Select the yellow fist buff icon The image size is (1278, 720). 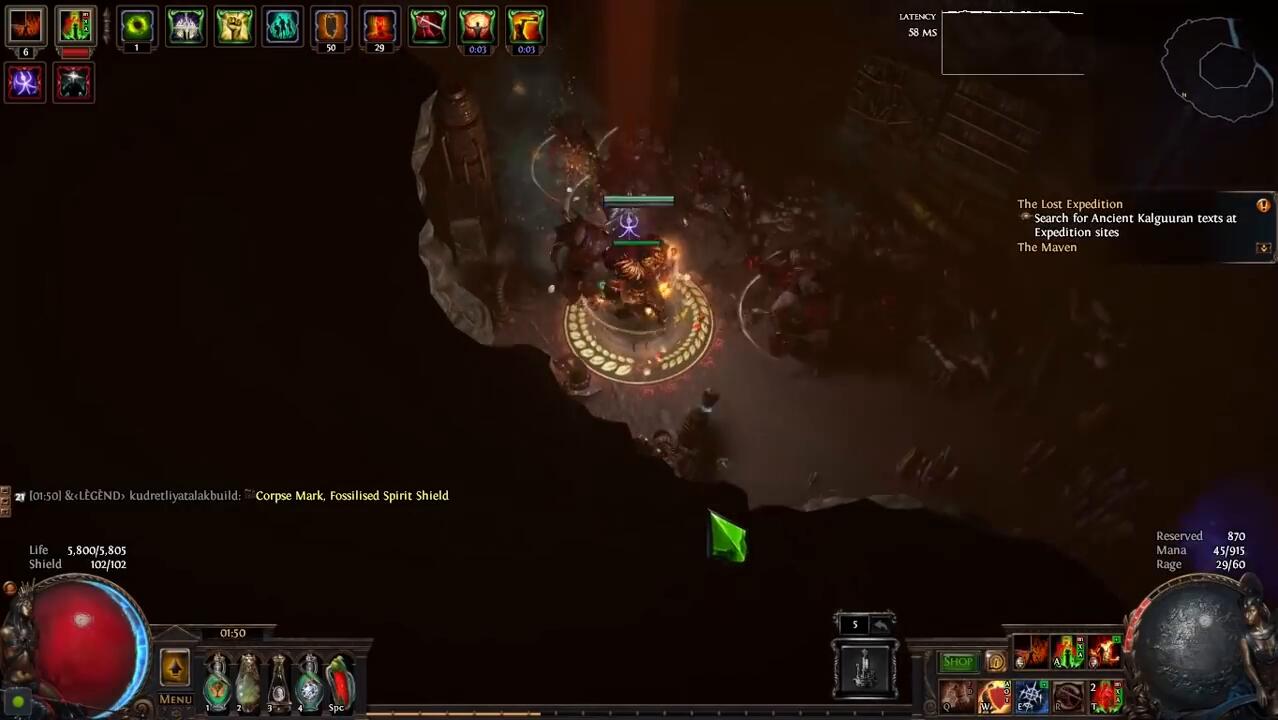(234, 26)
